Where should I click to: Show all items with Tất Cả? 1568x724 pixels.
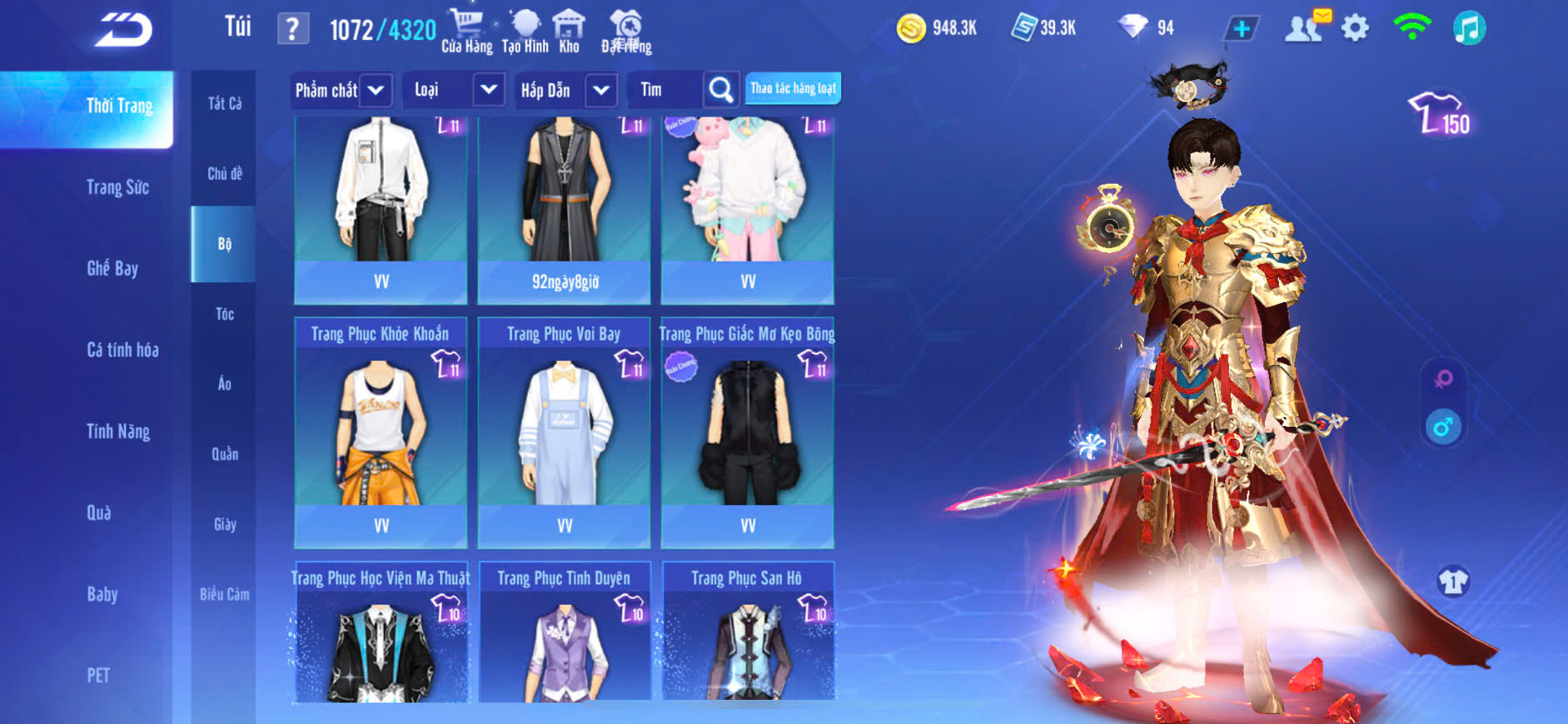[224, 103]
